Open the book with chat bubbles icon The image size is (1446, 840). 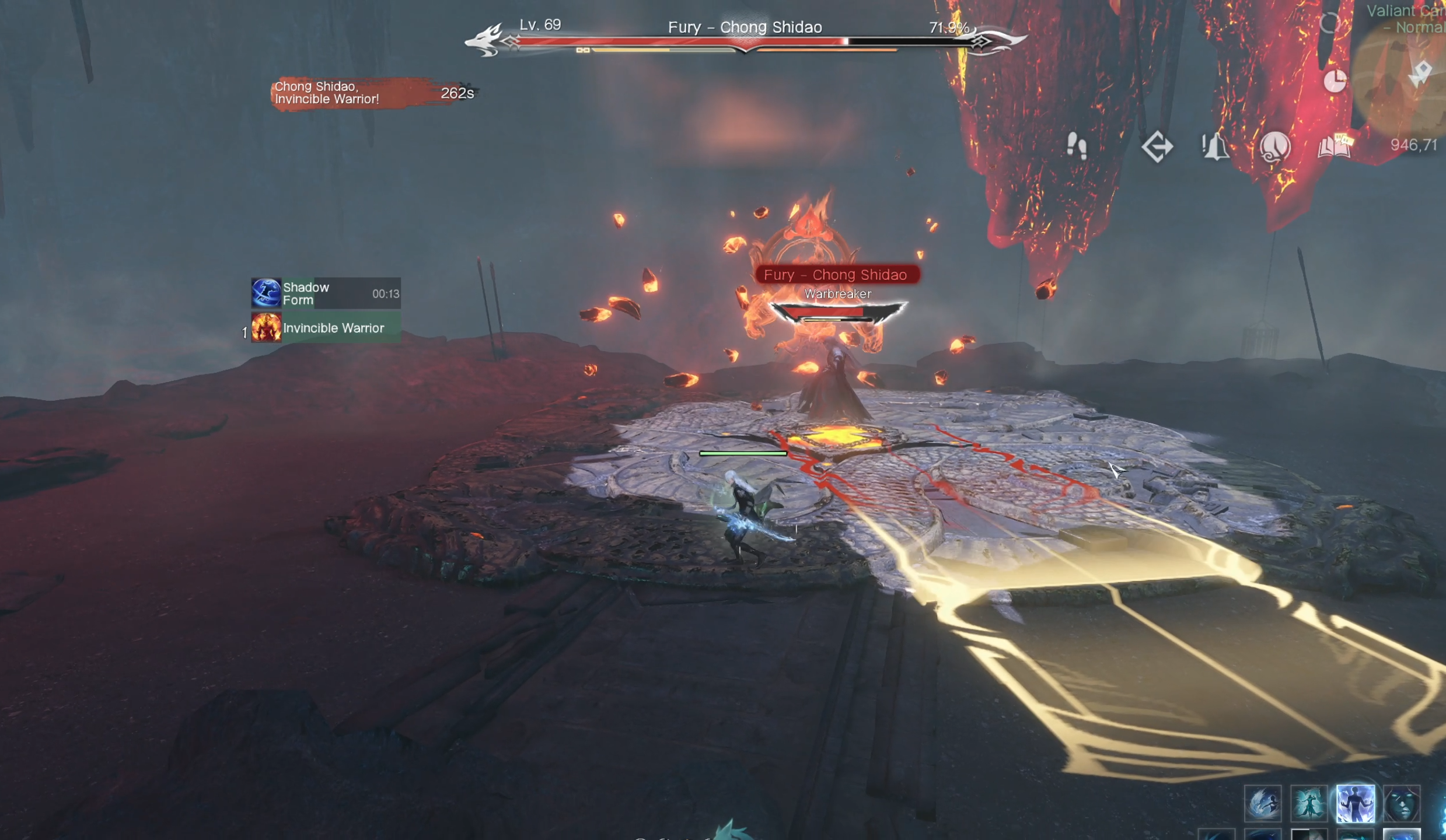1335,146
